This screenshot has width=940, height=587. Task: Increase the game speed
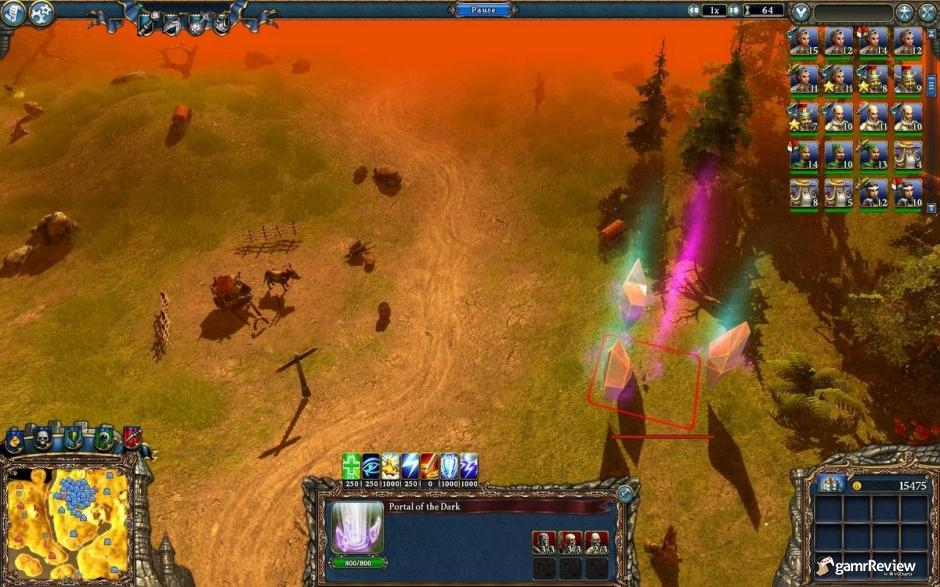[x=735, y=10]
